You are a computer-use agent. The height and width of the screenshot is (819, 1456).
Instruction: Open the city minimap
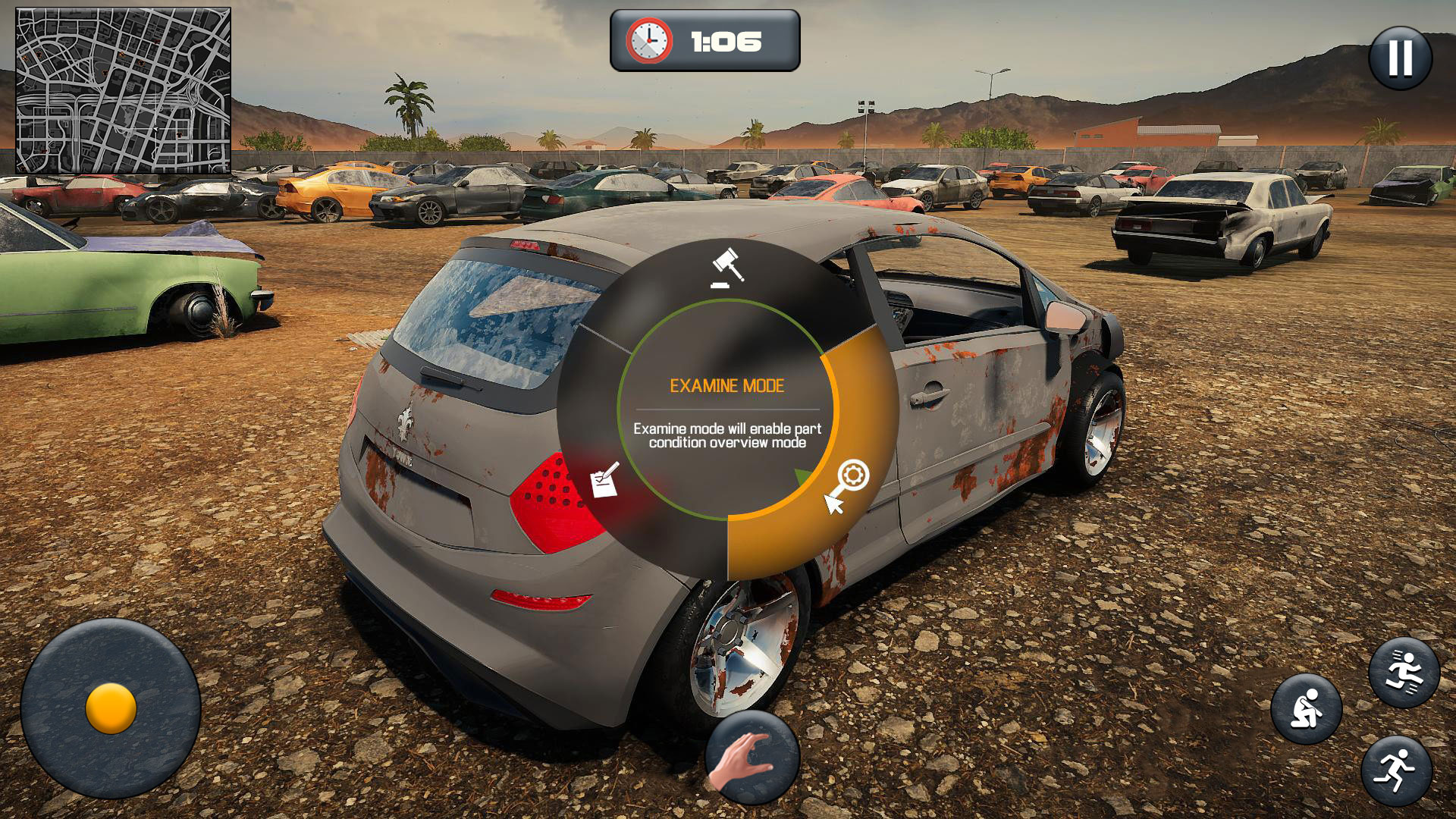click(x=123, y=91)
